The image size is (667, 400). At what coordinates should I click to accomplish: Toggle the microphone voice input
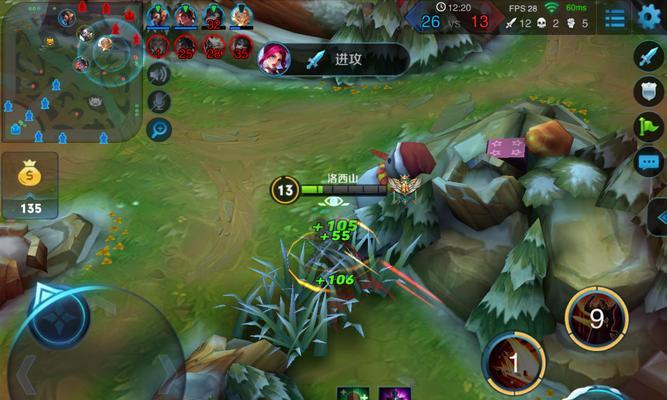pos(158,101)
